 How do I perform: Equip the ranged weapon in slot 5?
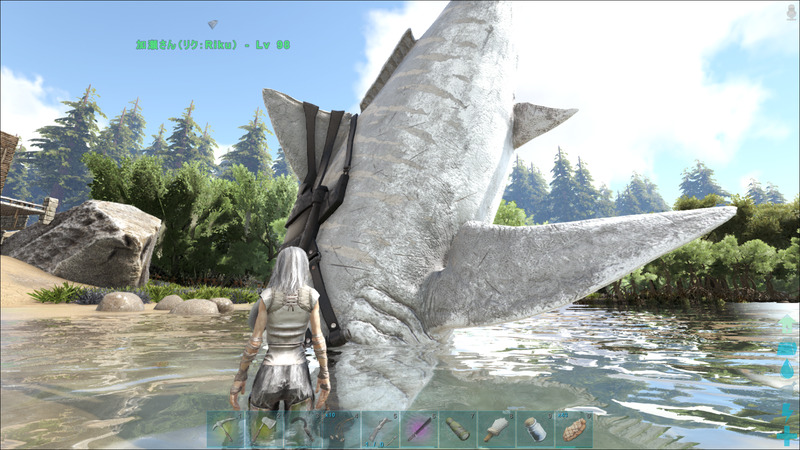point(379,430)
